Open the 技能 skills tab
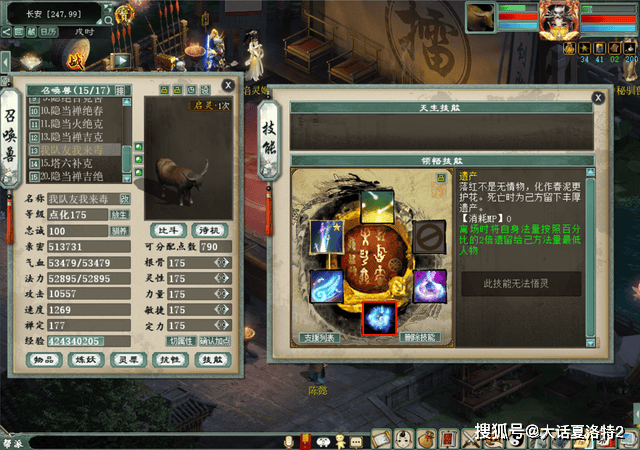Viewport: 640px width, 450px height. [x=213, y=360]
